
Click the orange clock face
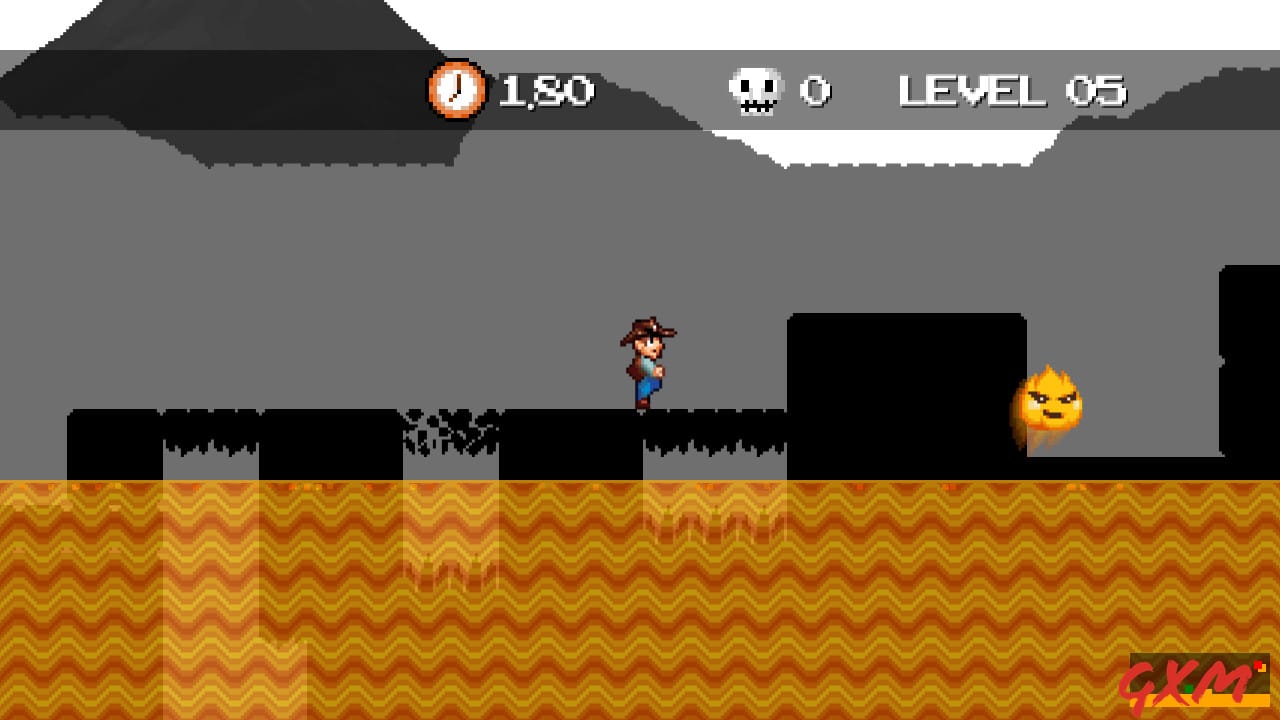[456, 90]
